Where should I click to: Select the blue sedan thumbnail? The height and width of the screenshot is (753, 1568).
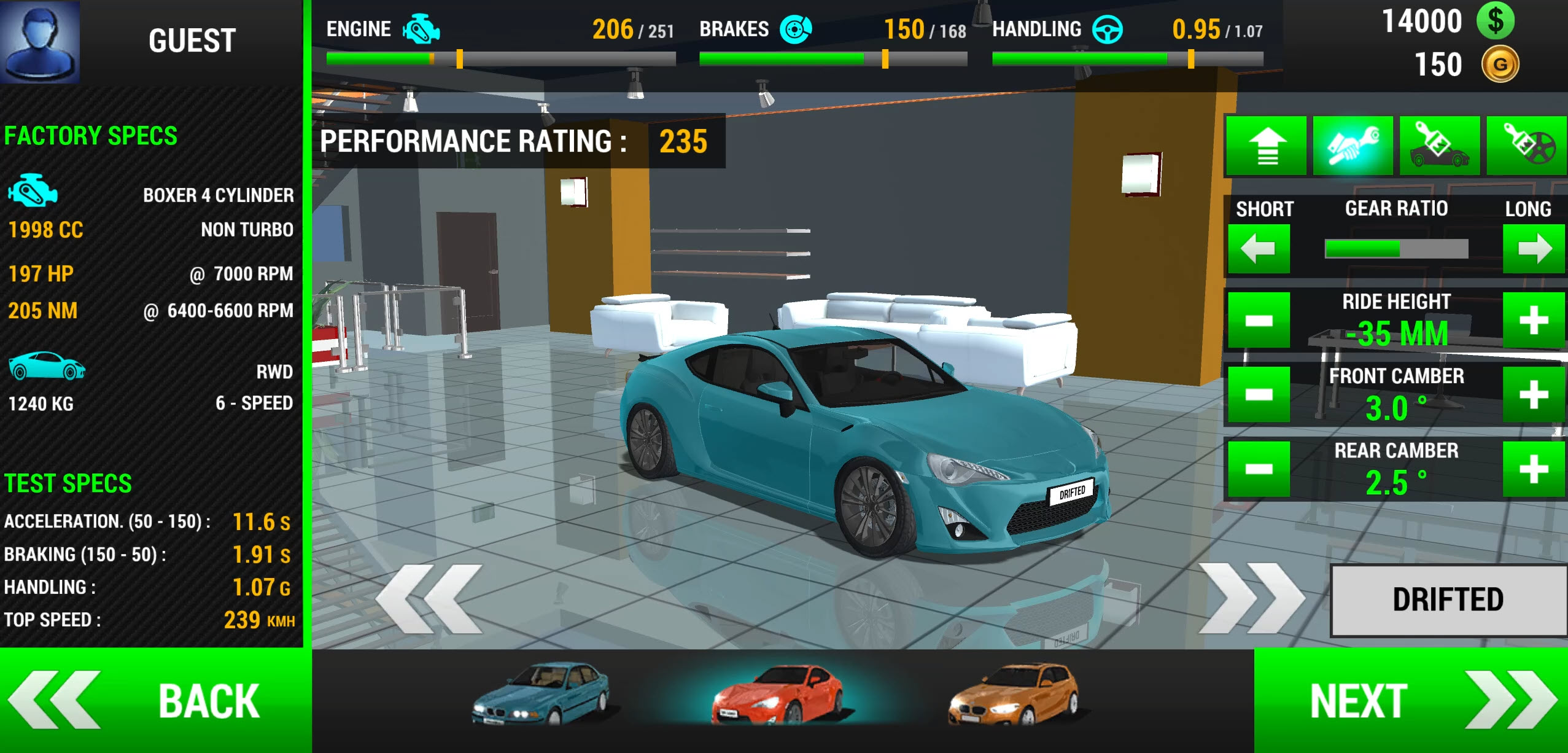[540, 693]
